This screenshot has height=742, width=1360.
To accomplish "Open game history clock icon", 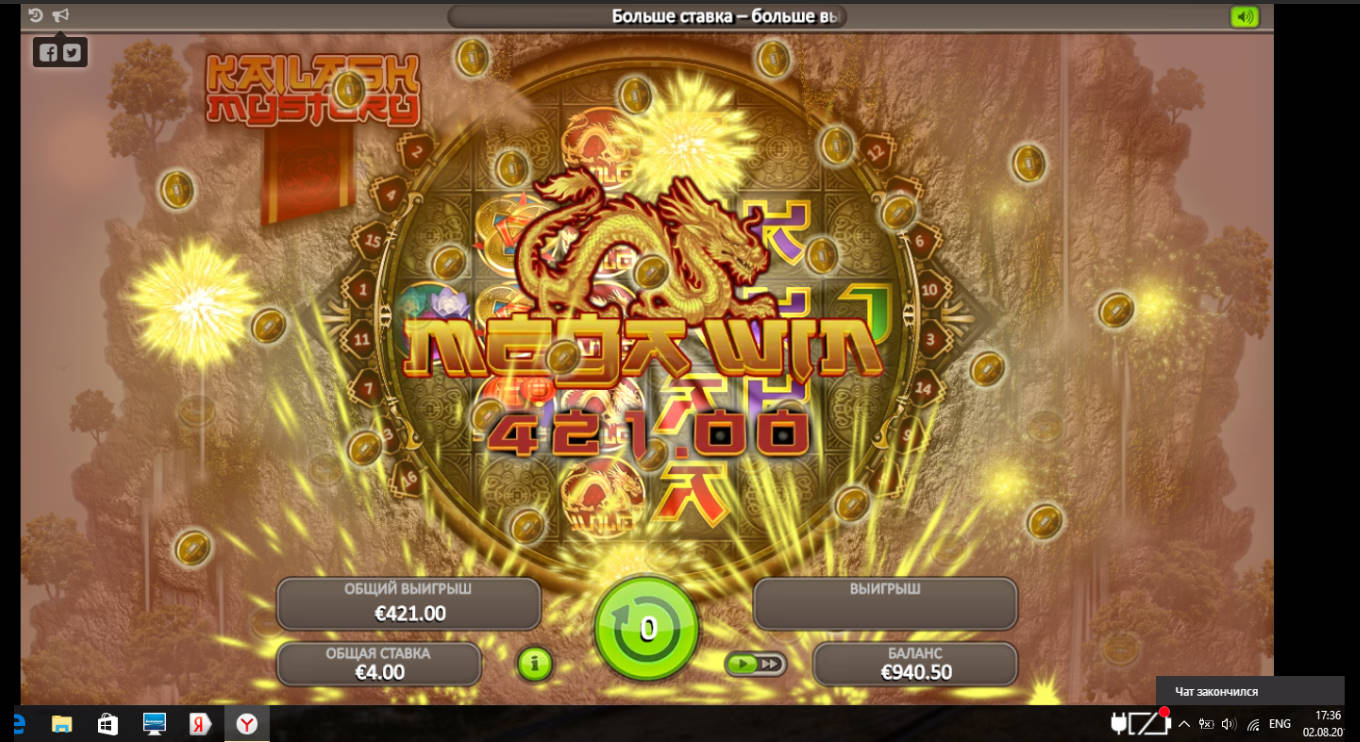I will (x=36, y=16).
